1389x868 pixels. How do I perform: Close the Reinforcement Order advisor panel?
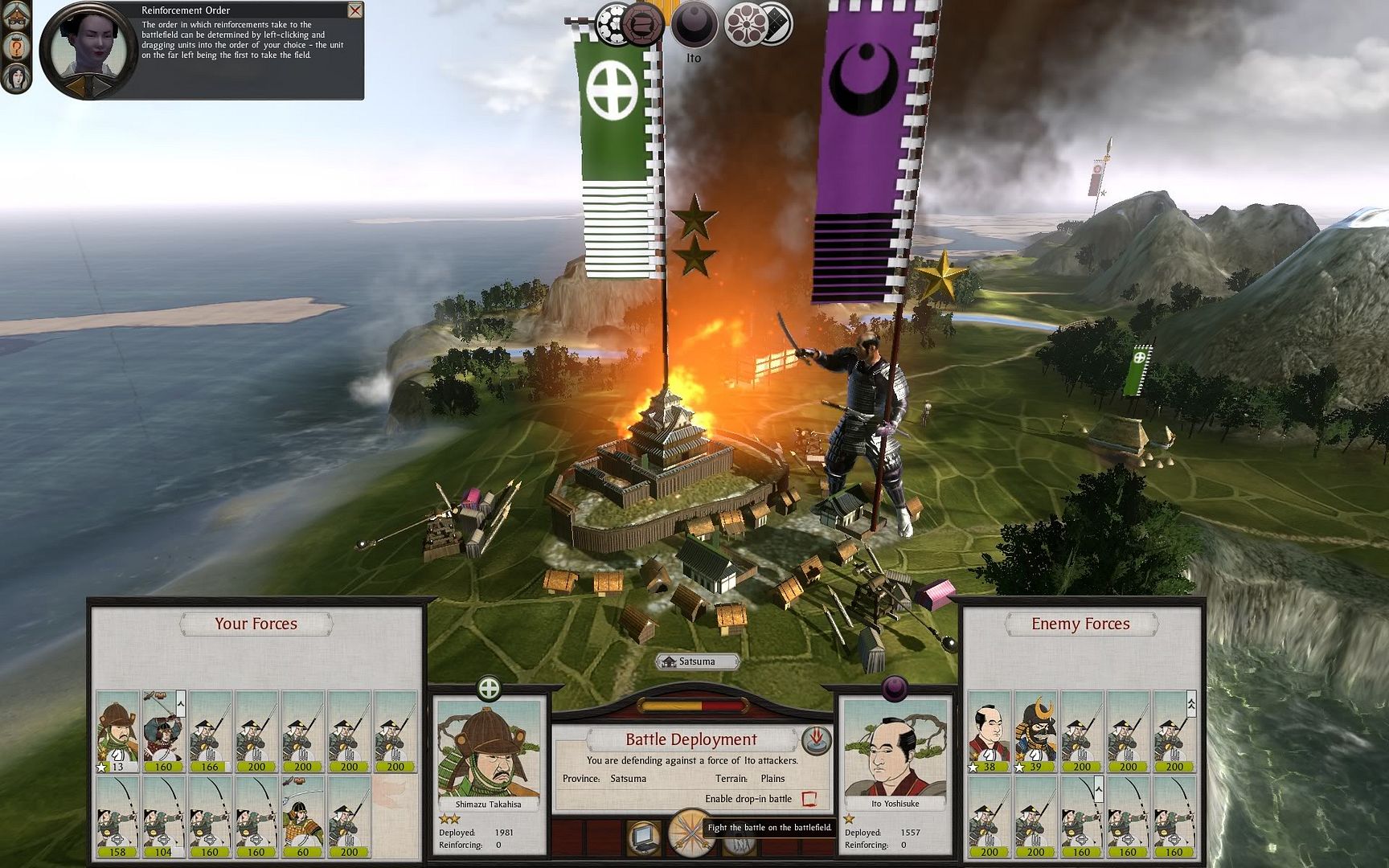pyautogui.click(x=354, y=10)
